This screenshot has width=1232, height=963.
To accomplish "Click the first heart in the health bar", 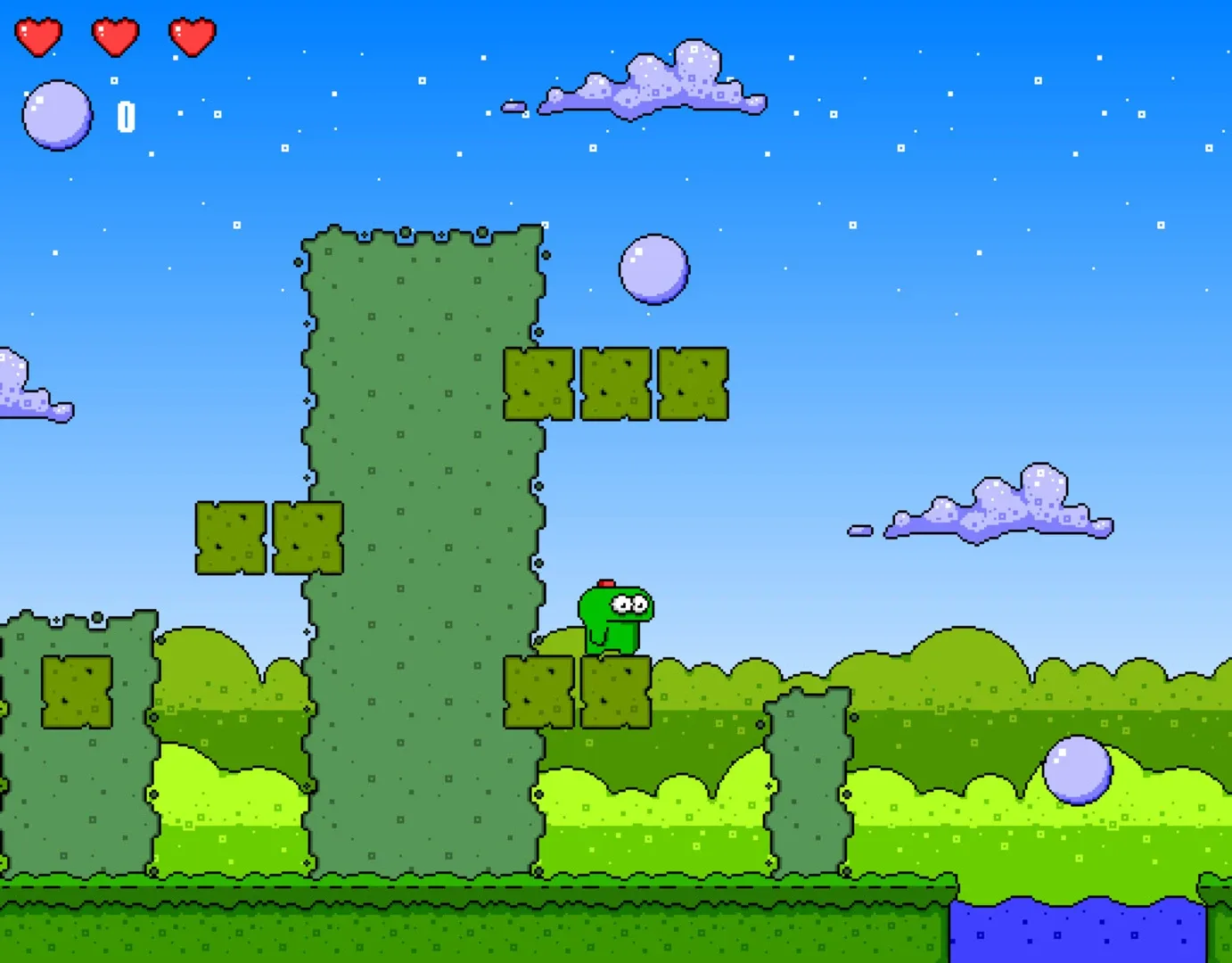I will (x=39, y=36).
